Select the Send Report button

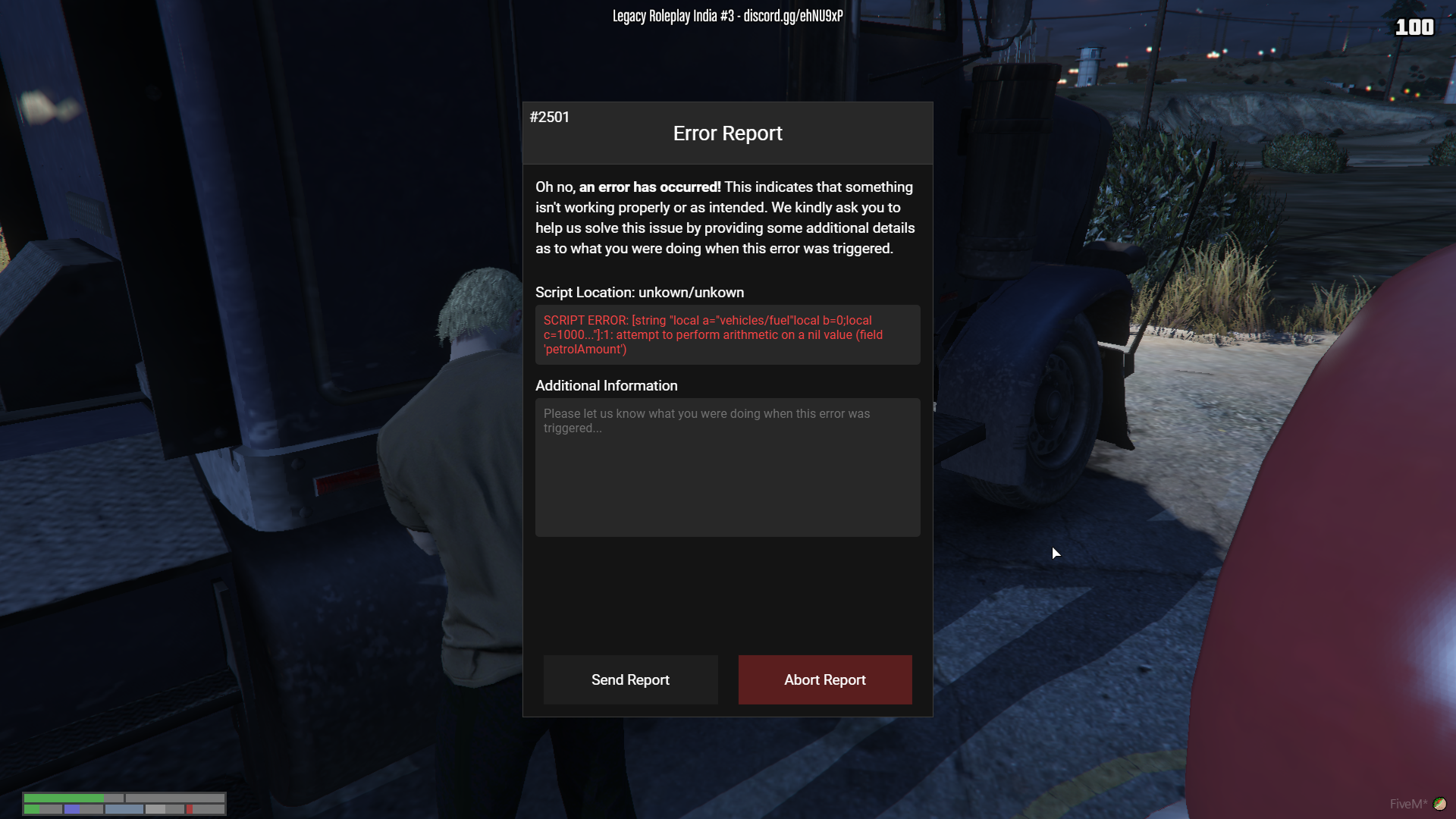pyautogui.click(x=630, y=679)
